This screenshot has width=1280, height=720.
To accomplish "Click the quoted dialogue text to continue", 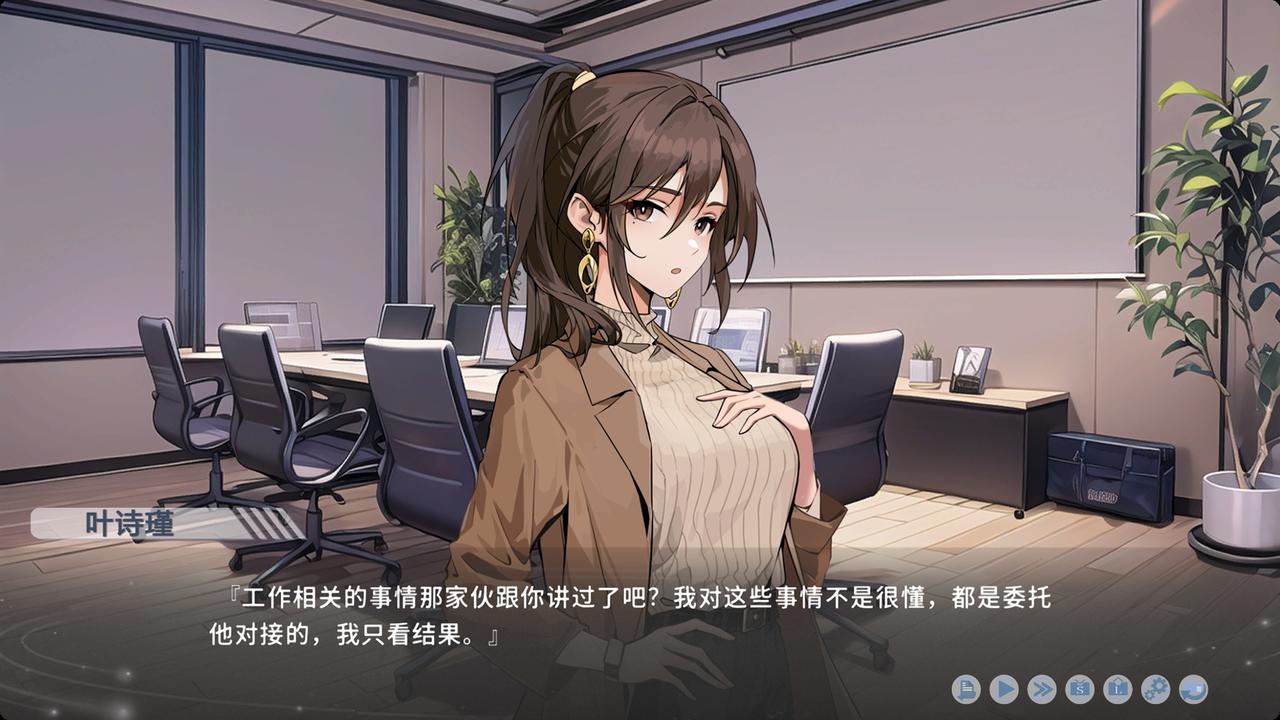I will click(640, 600).
